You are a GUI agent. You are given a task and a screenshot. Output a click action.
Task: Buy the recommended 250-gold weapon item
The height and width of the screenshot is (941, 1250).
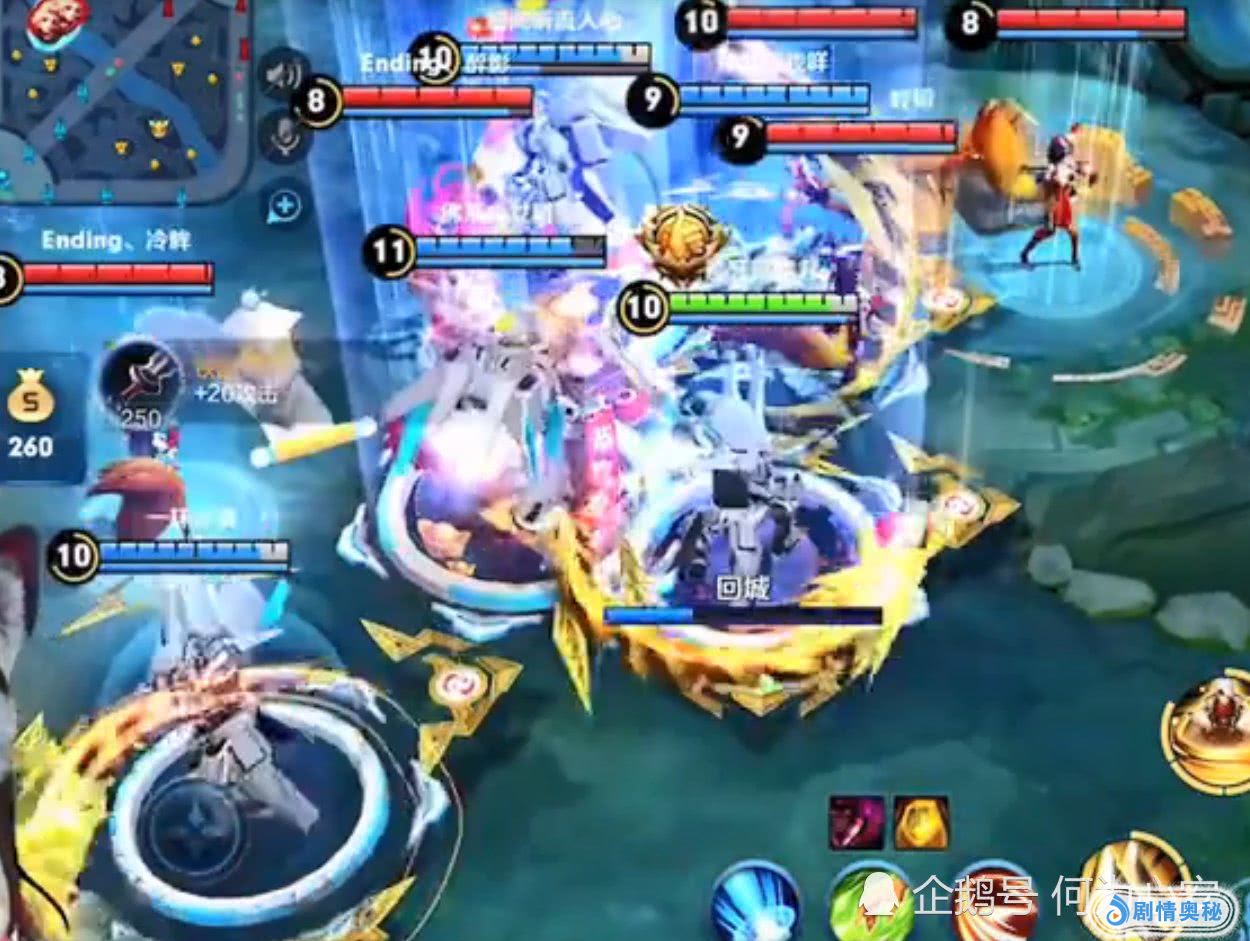(140, 382)
